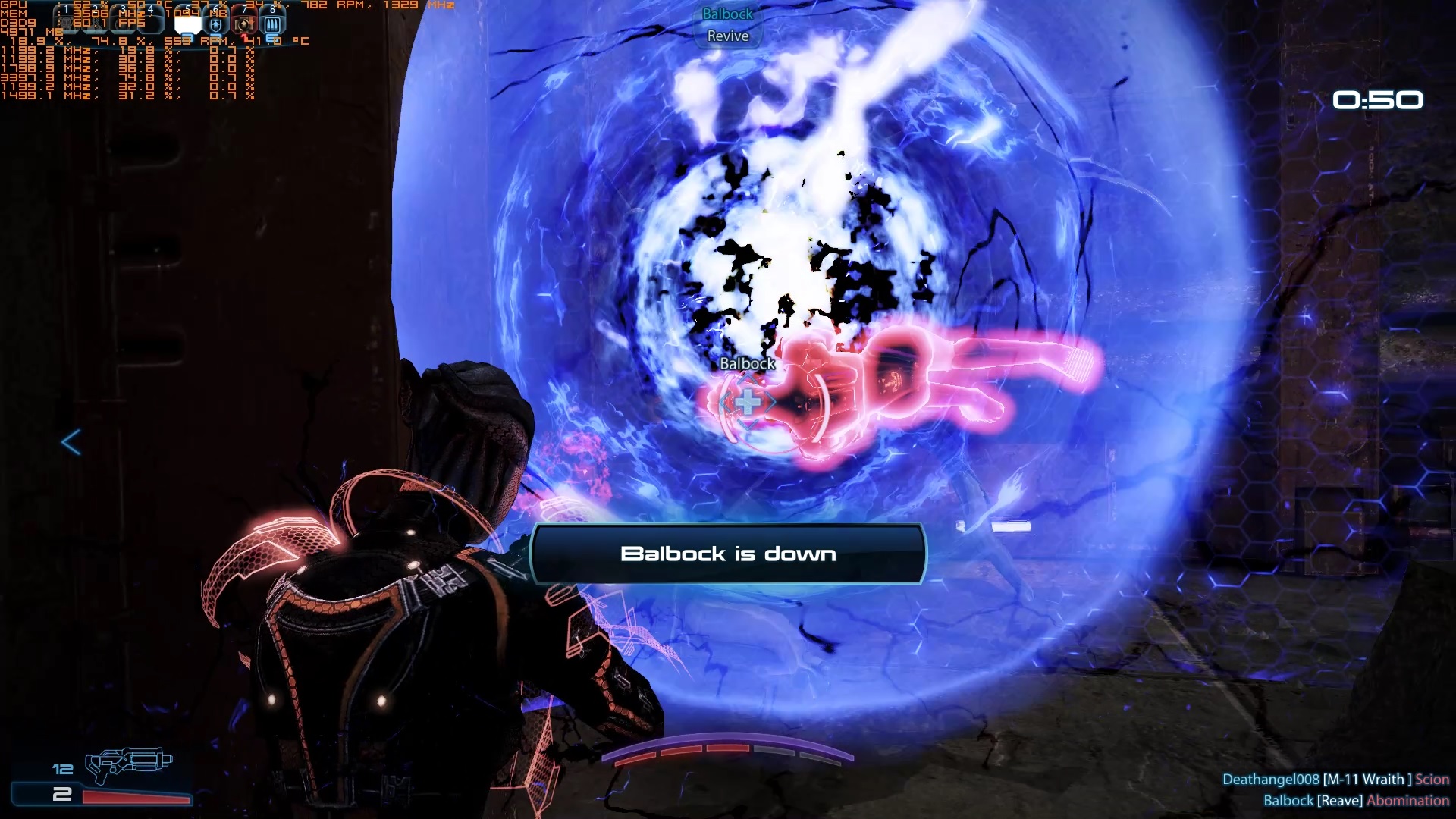Select the white highlighted slot 5
Viewport: 1456px width, 819px height.
[187, 24]
